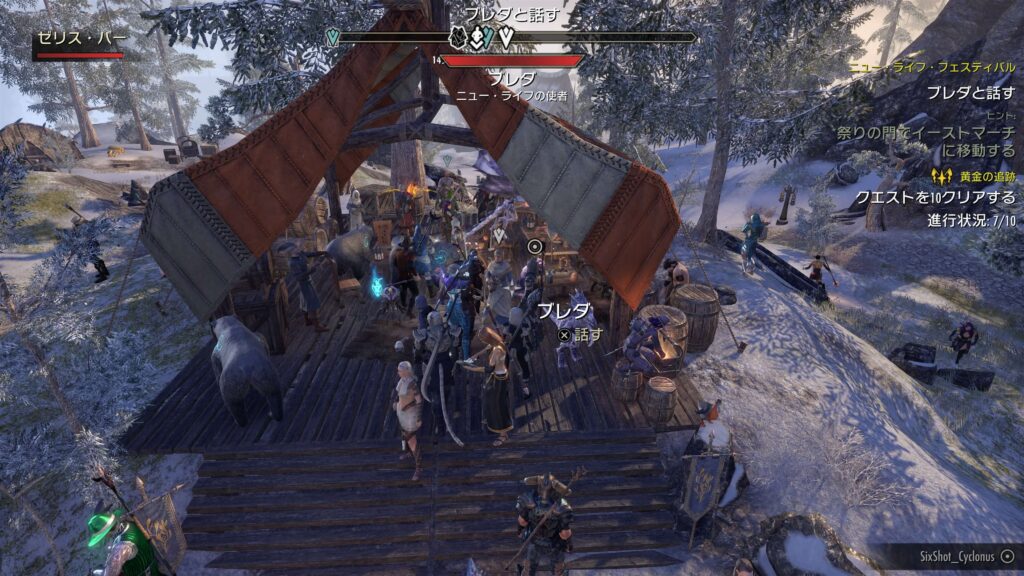Select the ブレダと話す quest objective in tracker

pyautogui.click(x=970, y=92)
